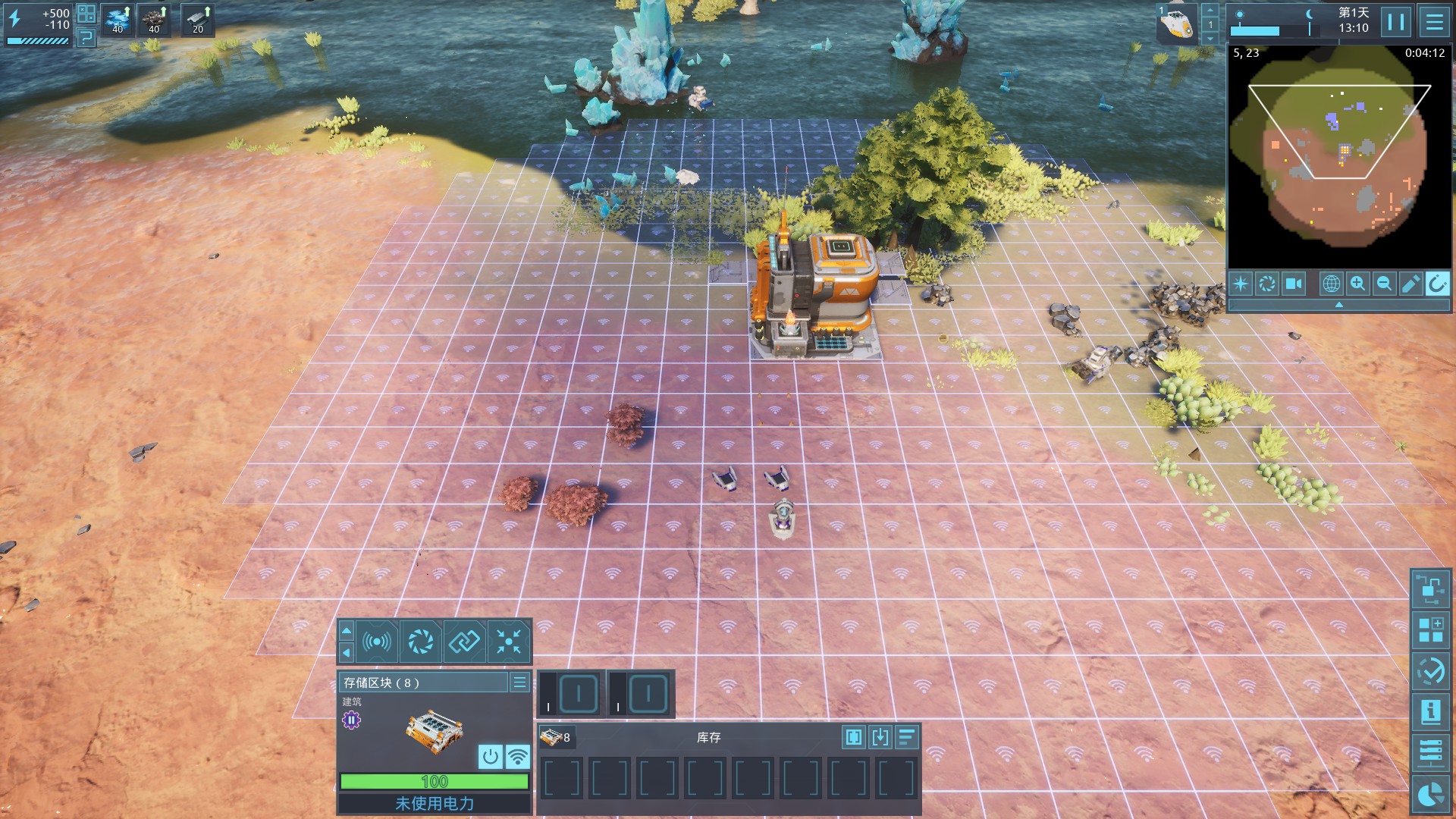Toggle the storage block power button
This screenshot has width=1456, height=819.
click(x=491, y=756)
